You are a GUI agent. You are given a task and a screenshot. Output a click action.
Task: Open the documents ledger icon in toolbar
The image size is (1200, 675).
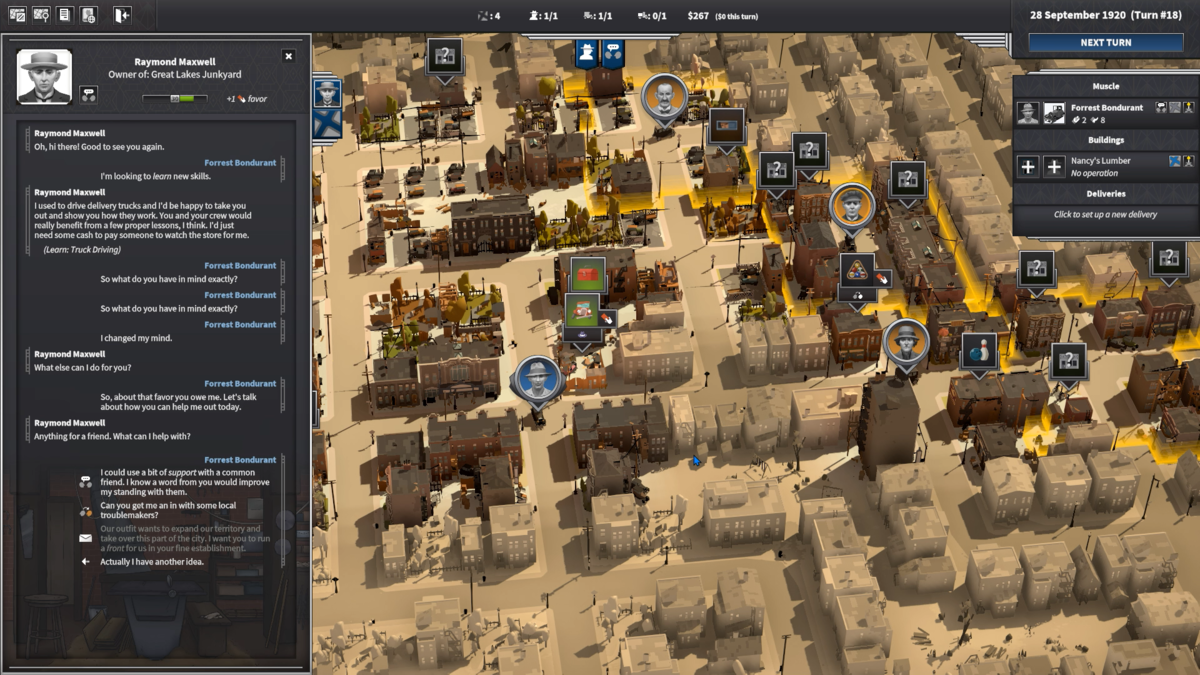65,15
